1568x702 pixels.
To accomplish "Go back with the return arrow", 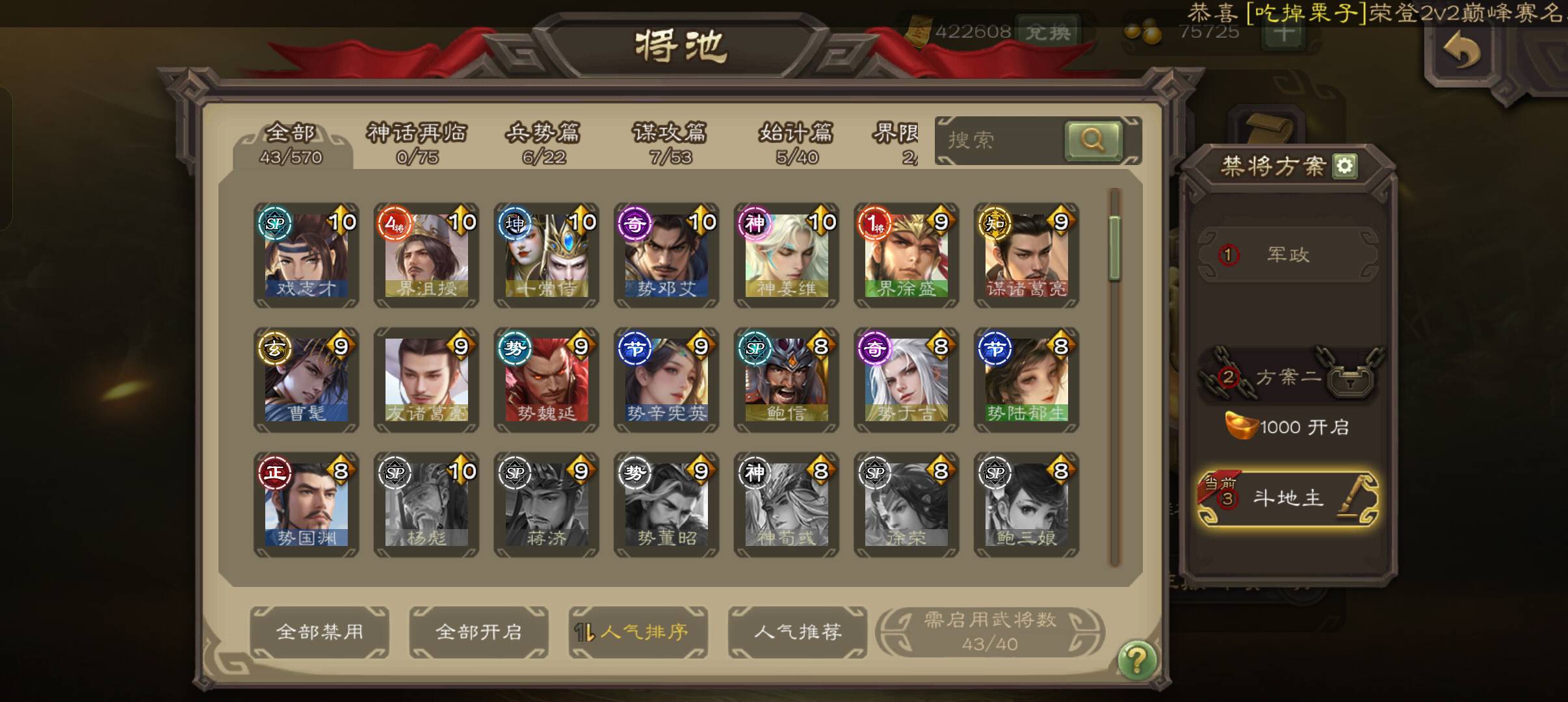I will point(1462,52).
